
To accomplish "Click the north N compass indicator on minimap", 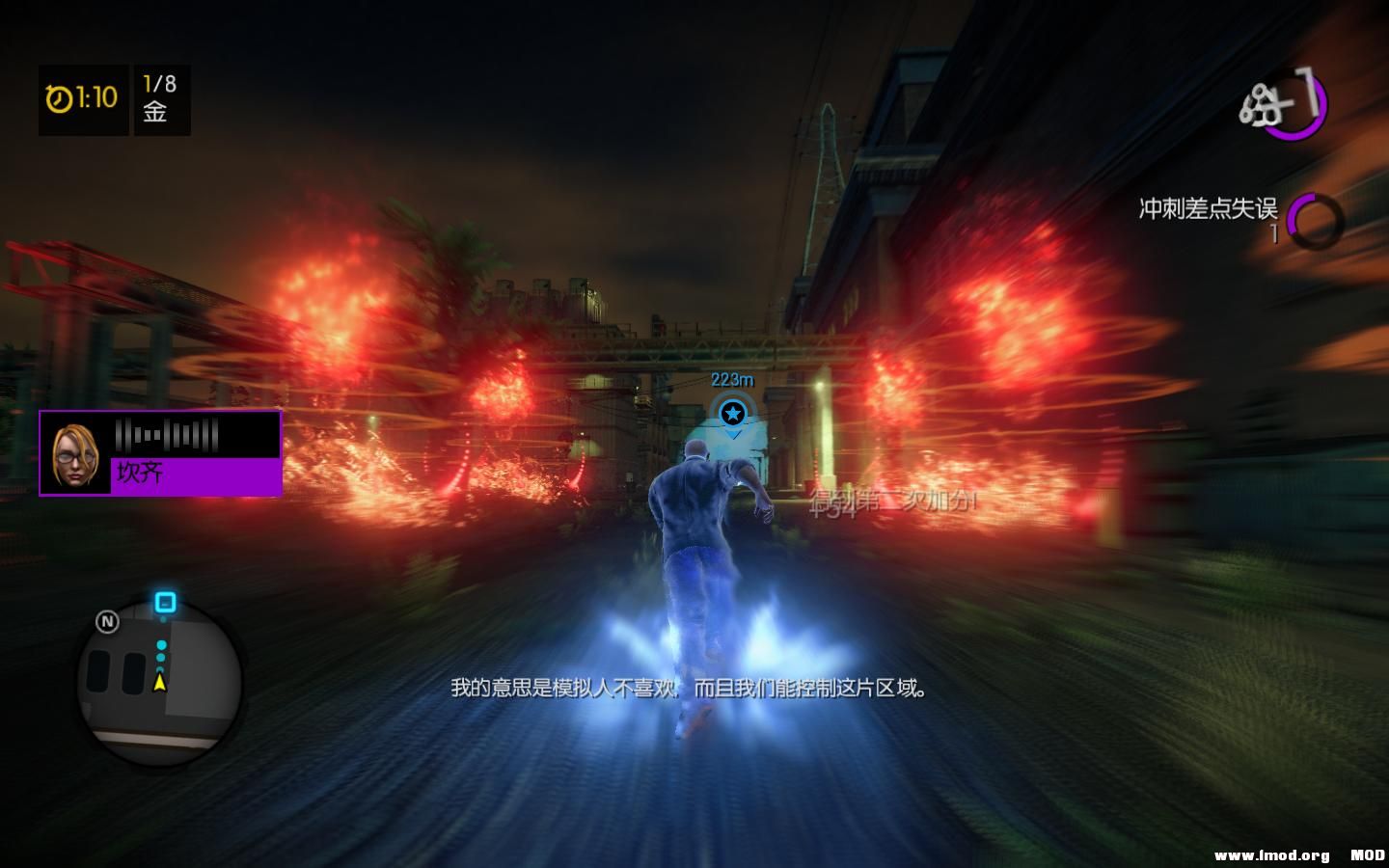I will coord(107,622).
